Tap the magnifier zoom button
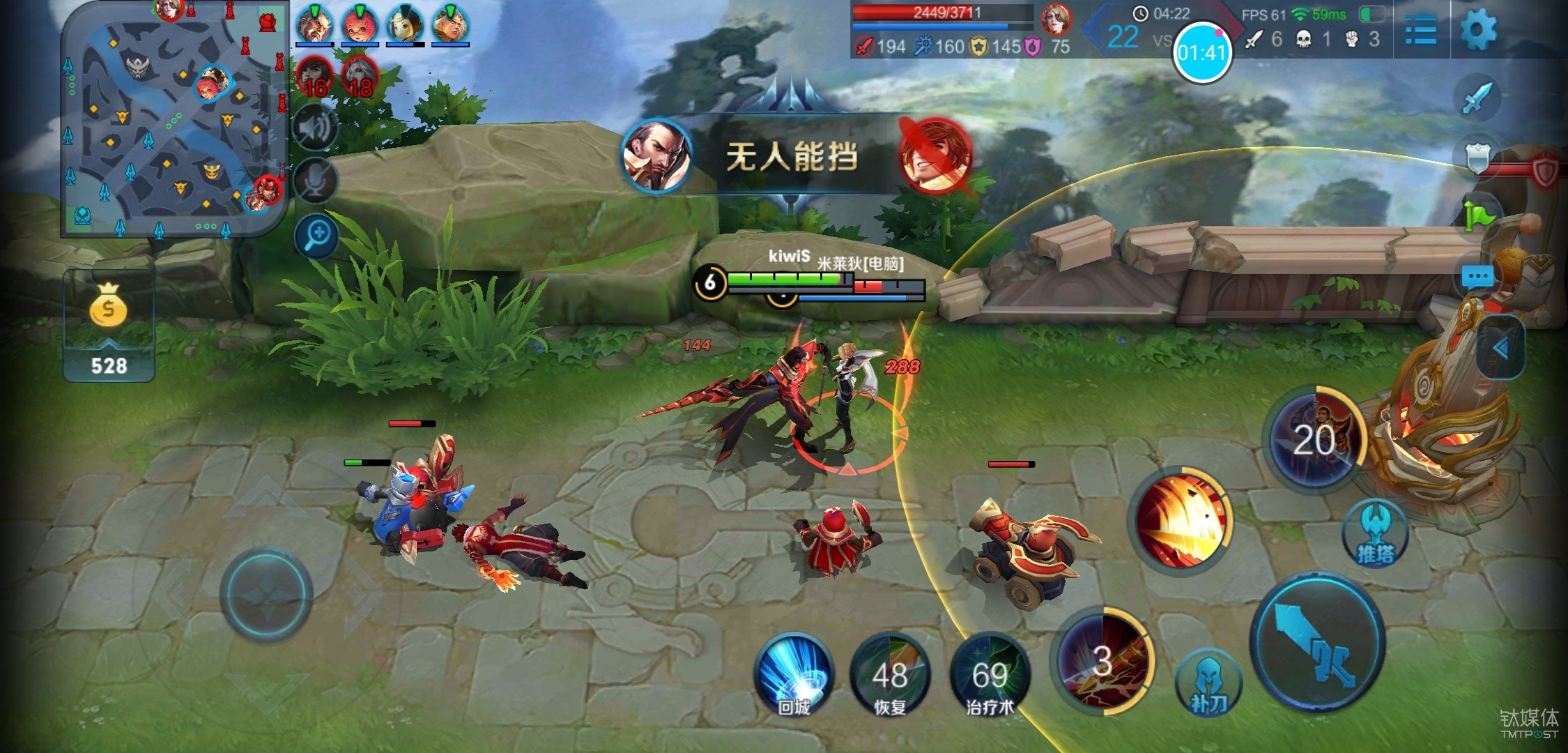1568x753 pixels. point(316,236)
